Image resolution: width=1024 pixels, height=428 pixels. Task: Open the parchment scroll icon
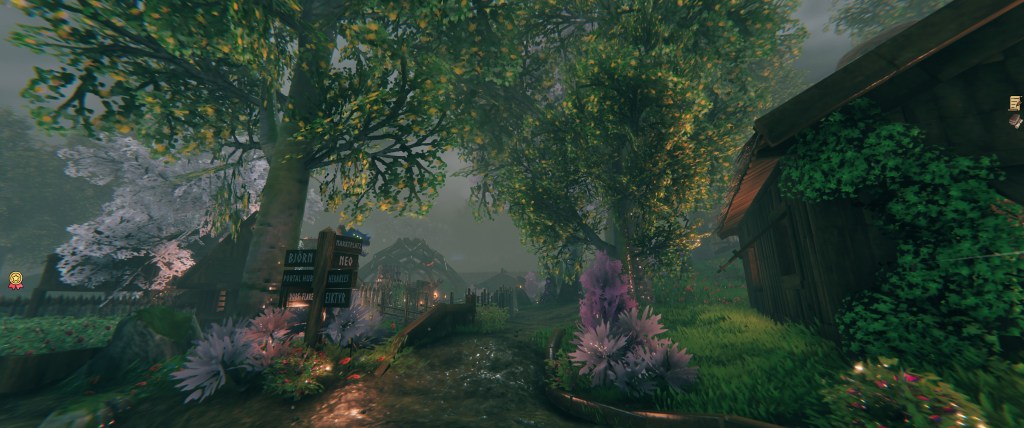click(1015, 102)
